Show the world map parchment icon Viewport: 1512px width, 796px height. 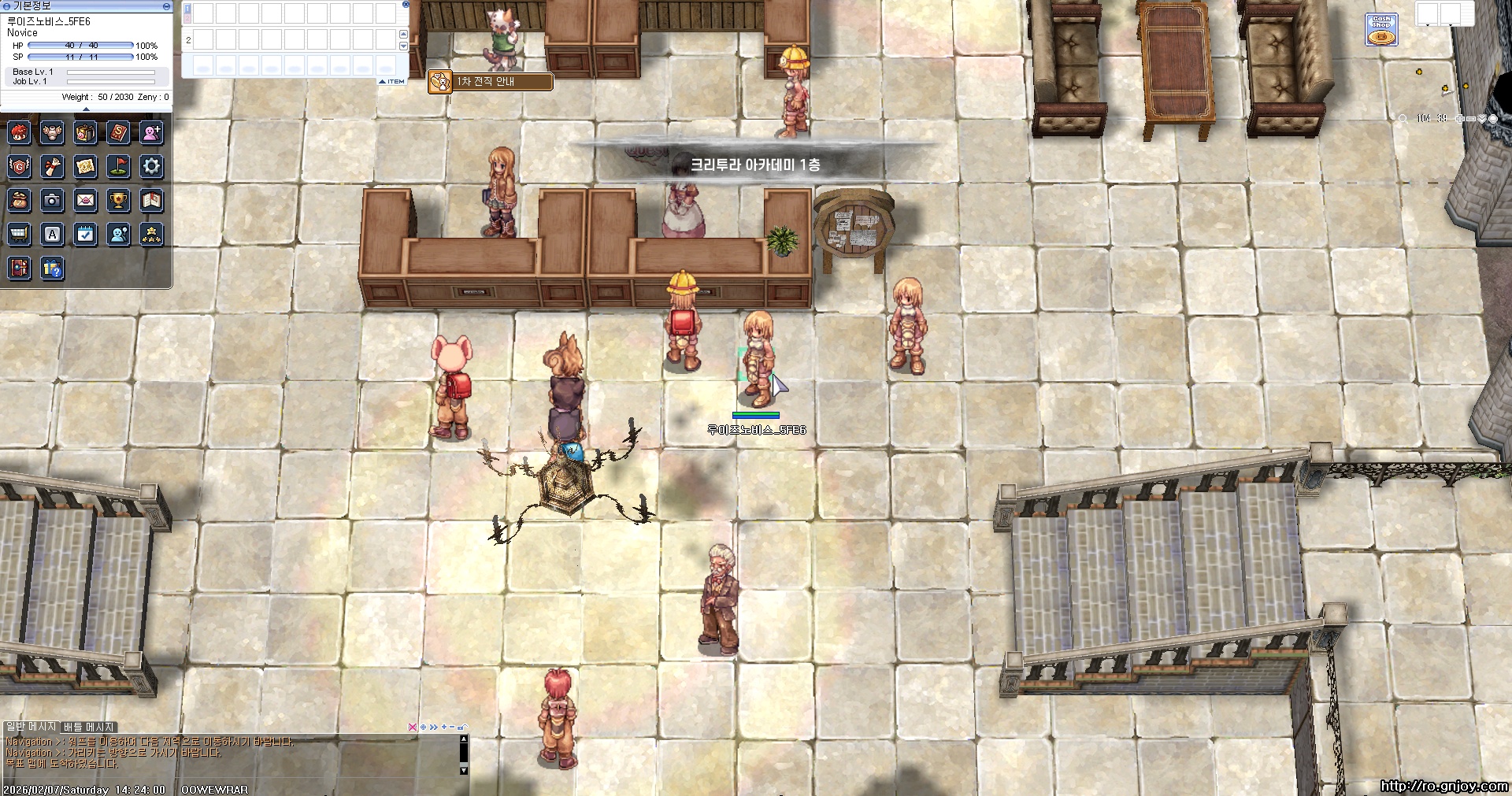pos(85,166)
